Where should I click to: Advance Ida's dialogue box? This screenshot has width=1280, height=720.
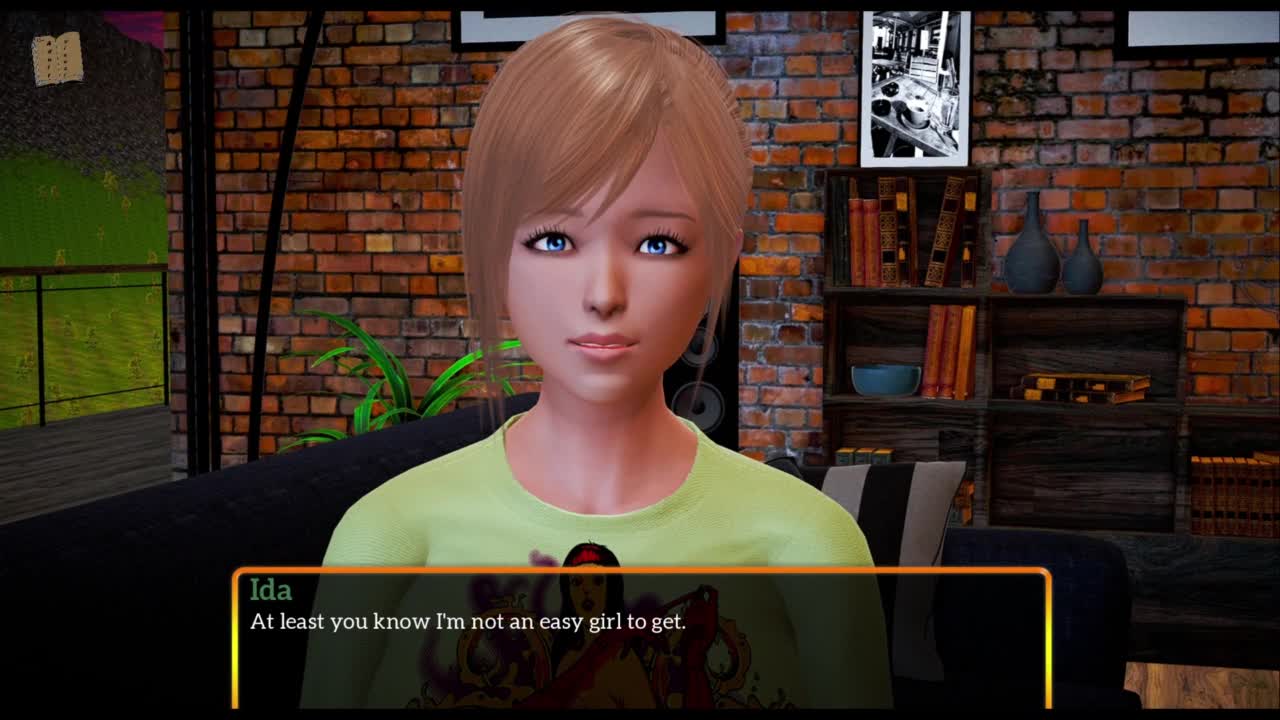641,638
